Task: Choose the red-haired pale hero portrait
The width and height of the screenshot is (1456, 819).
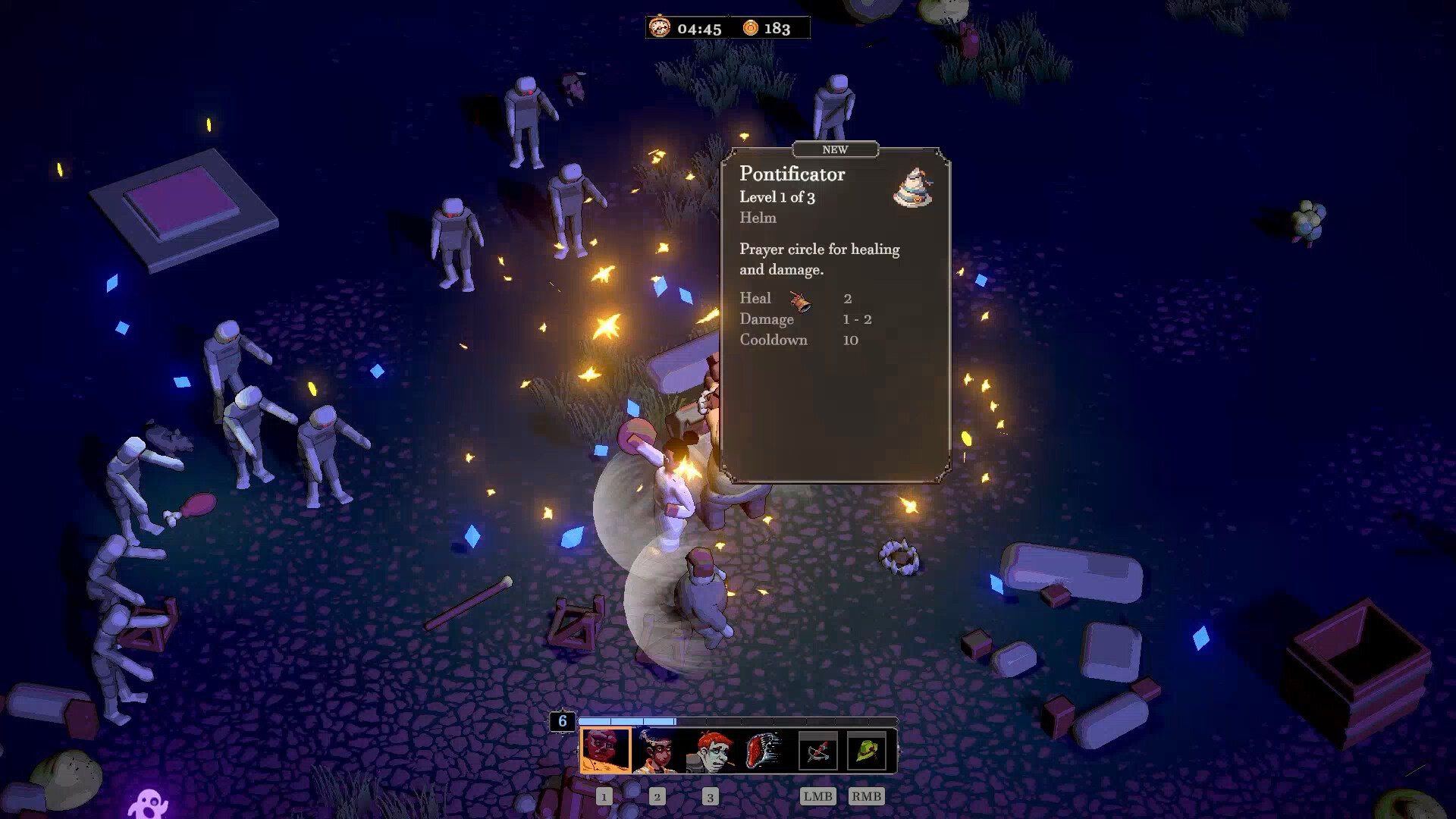Action: point(710,751)
